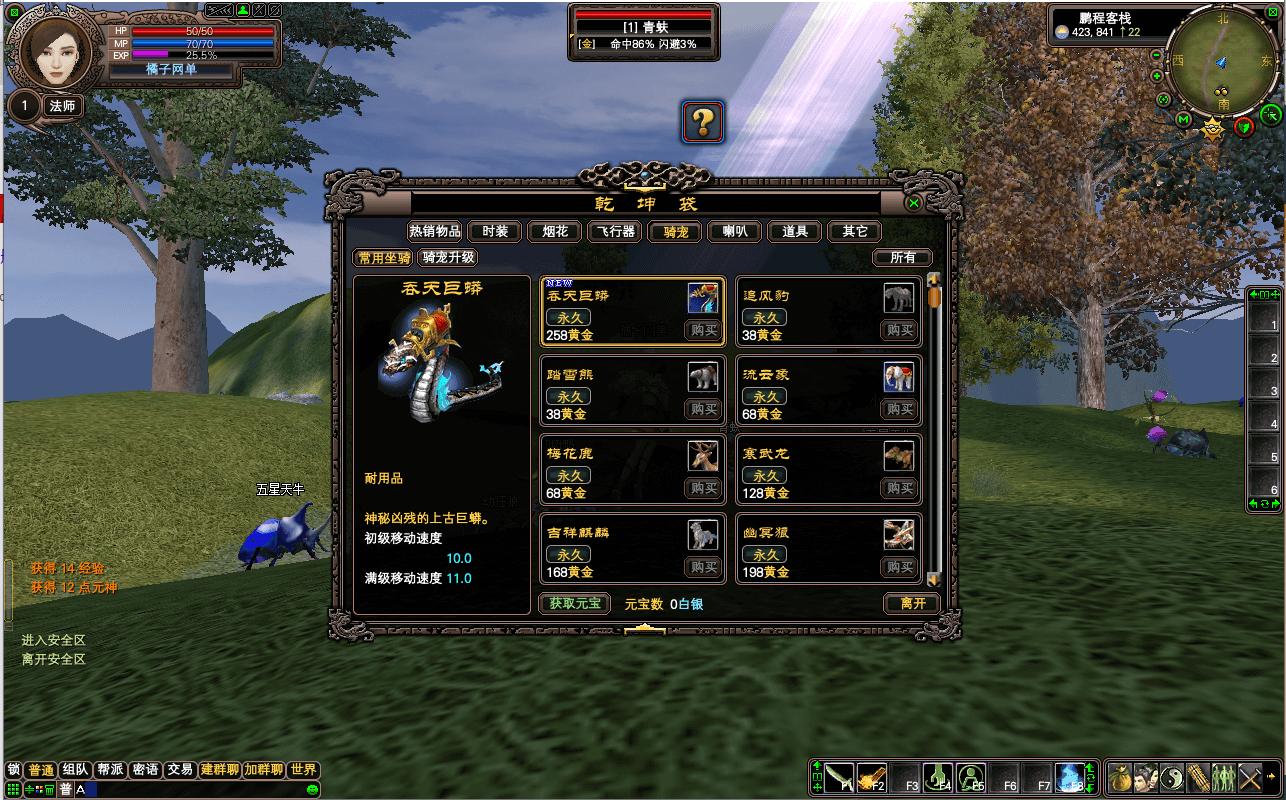This screenshot has height=800, width=1286.
Task: Toggle the chat lock (锁) button
Action: pos(12,770)
